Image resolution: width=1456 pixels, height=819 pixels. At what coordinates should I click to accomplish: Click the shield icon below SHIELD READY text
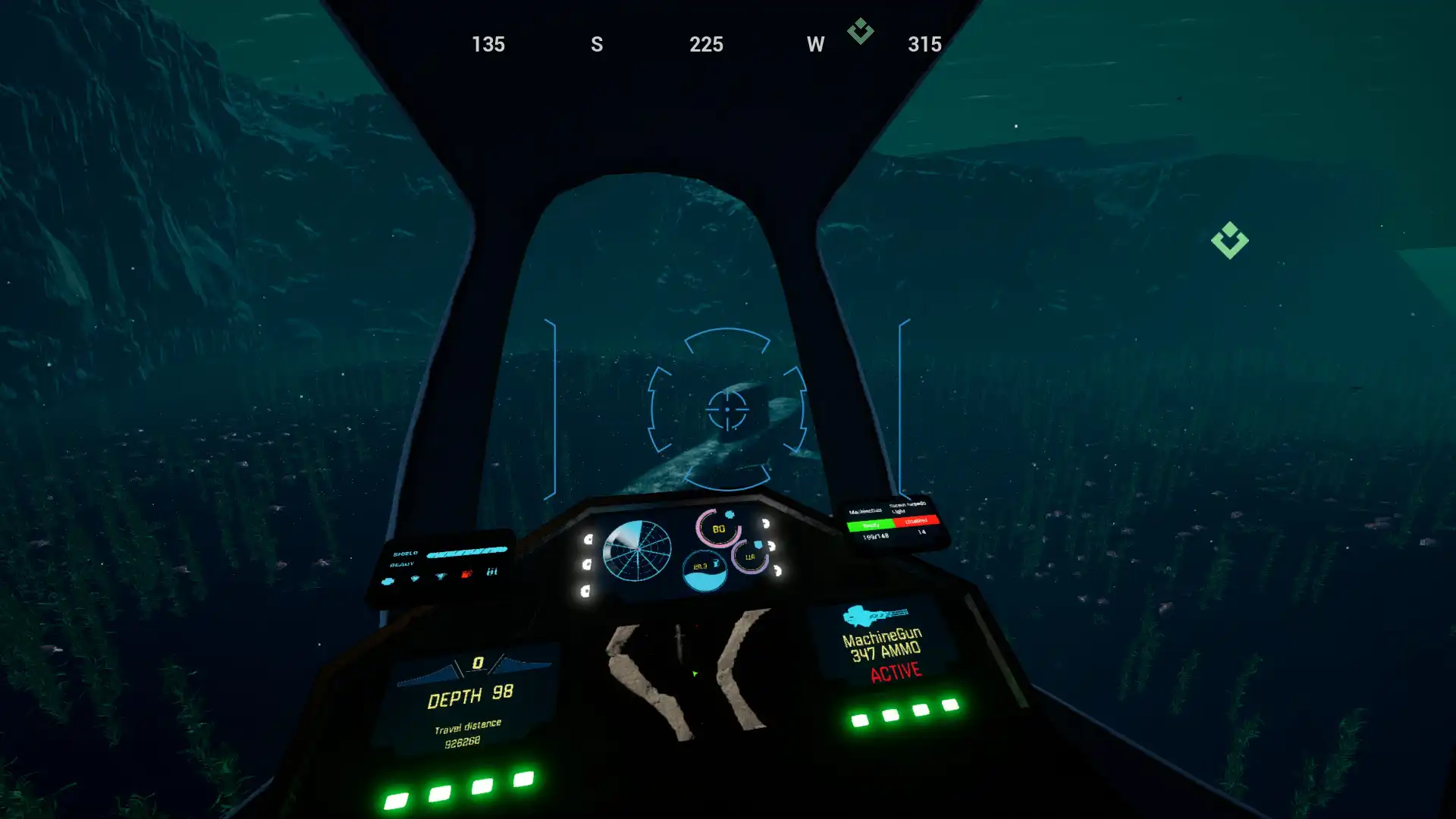(x=415, y=579)
